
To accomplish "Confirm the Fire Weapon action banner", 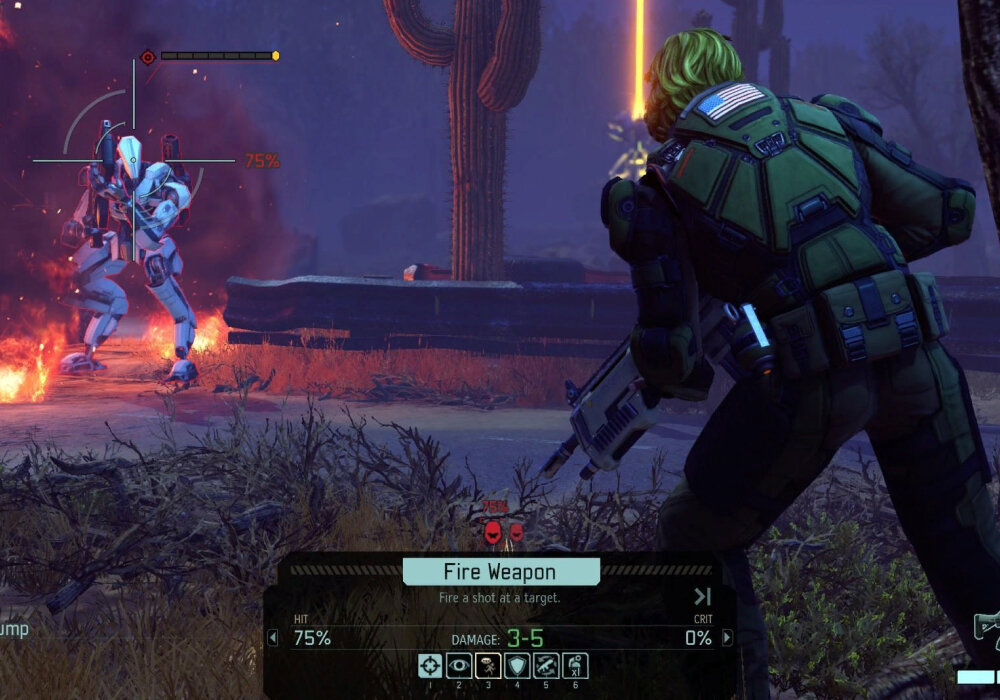I will (x=501, y=572).
